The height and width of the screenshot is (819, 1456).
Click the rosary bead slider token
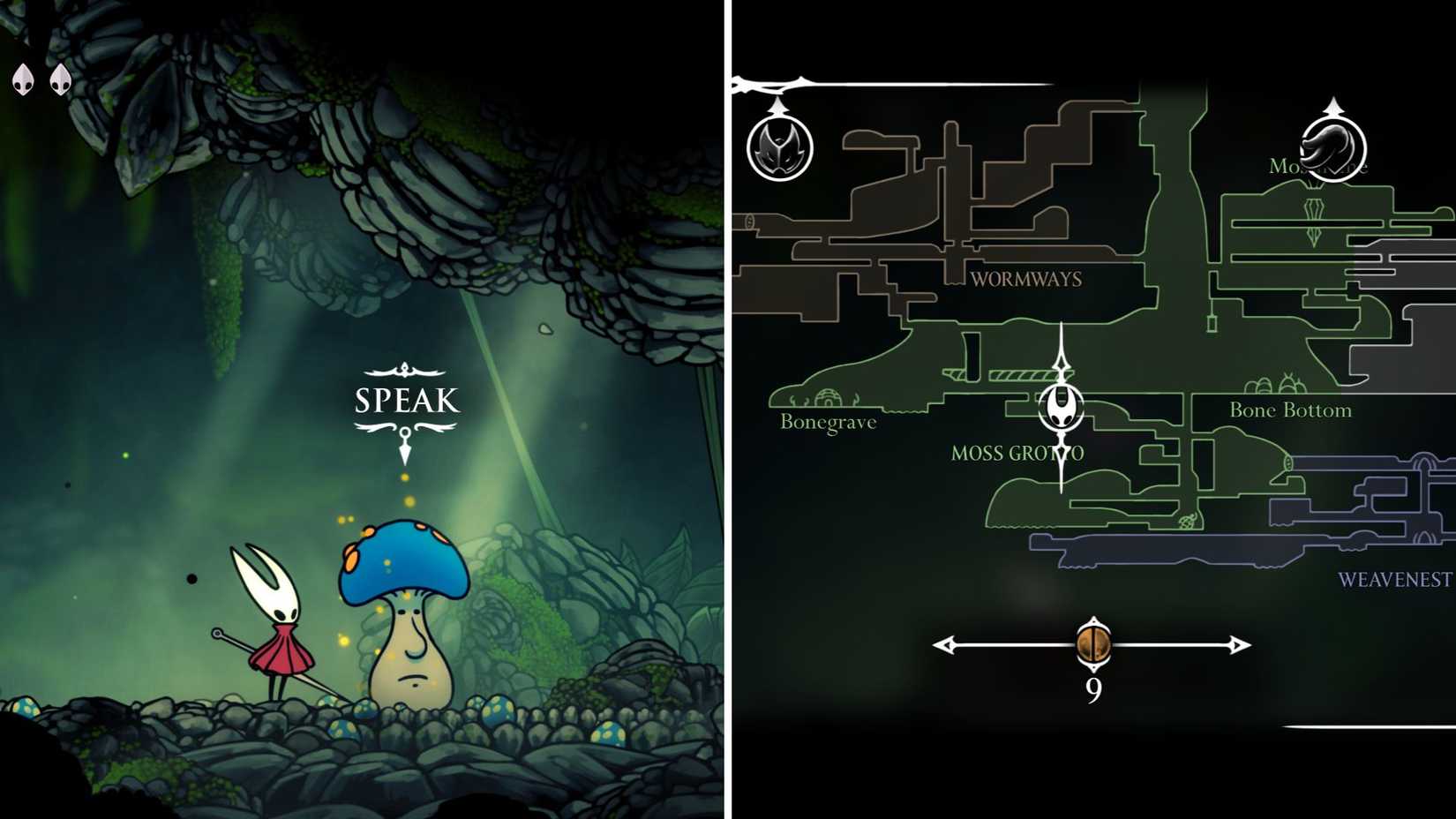[1092, 645]
